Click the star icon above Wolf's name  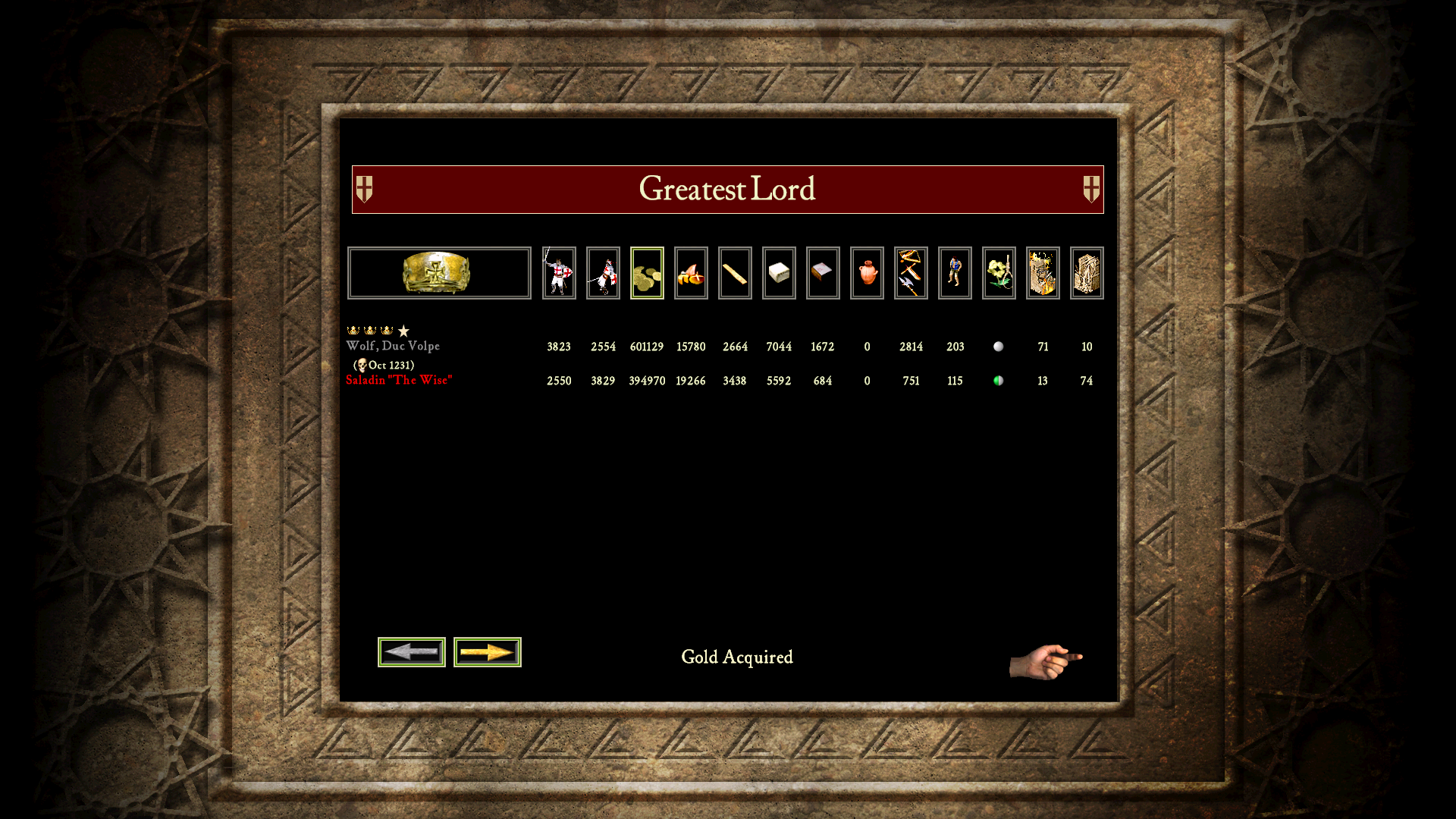(403, 331)
